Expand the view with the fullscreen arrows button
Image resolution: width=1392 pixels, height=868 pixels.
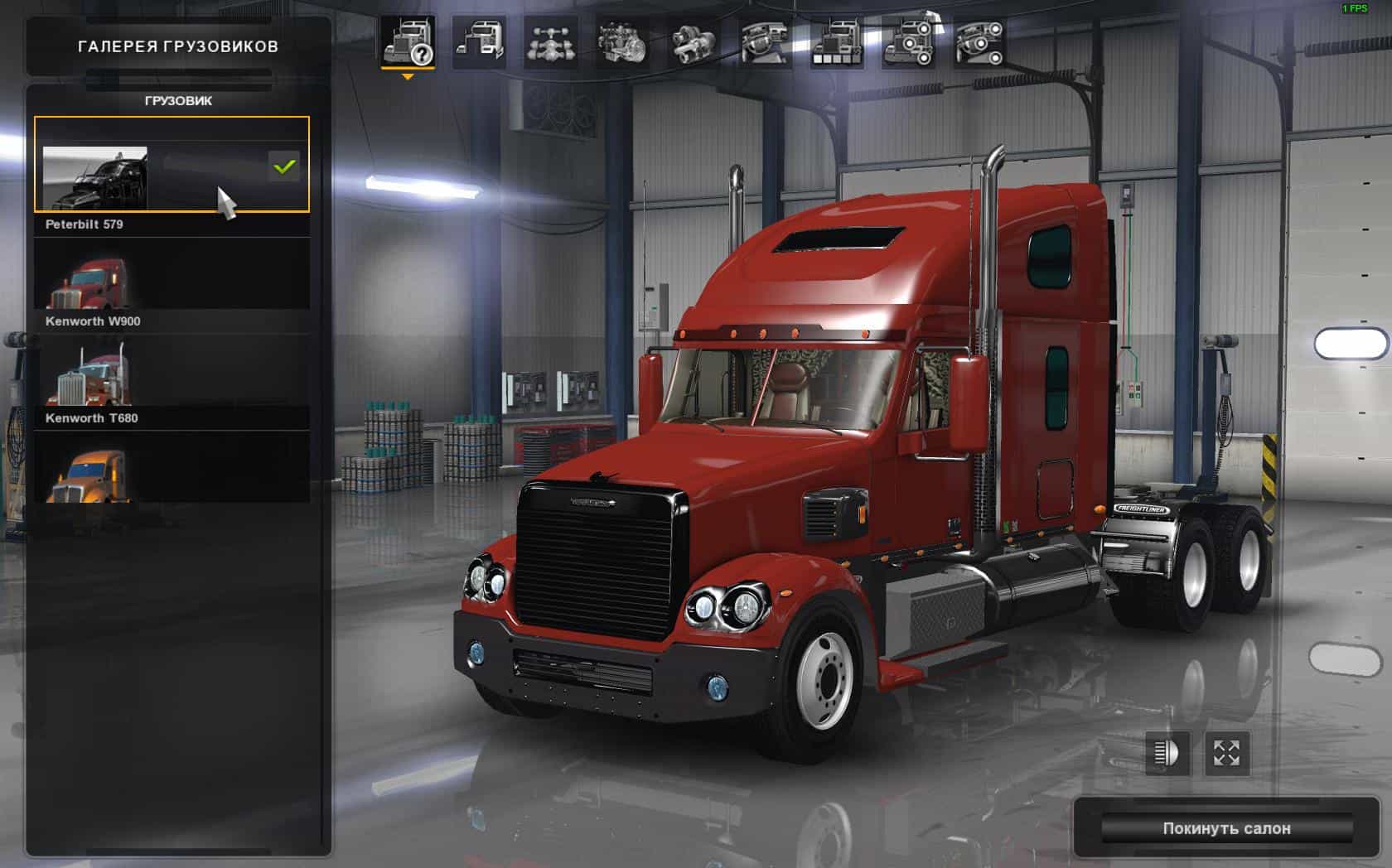(1226, 753)
